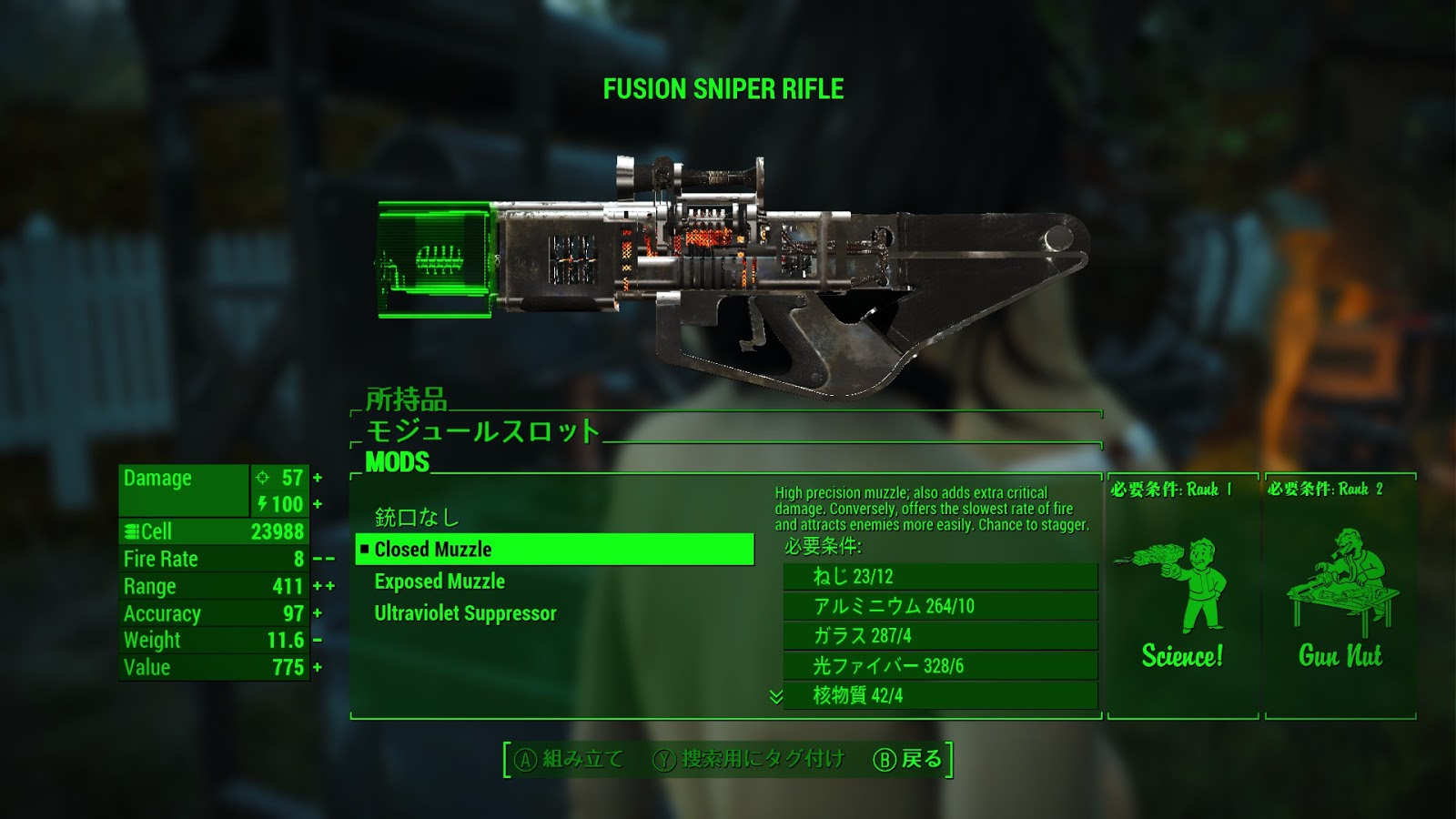Open the モジュールスロット tab
This screenshot has width=1456, height=819.
coord(480,430)
